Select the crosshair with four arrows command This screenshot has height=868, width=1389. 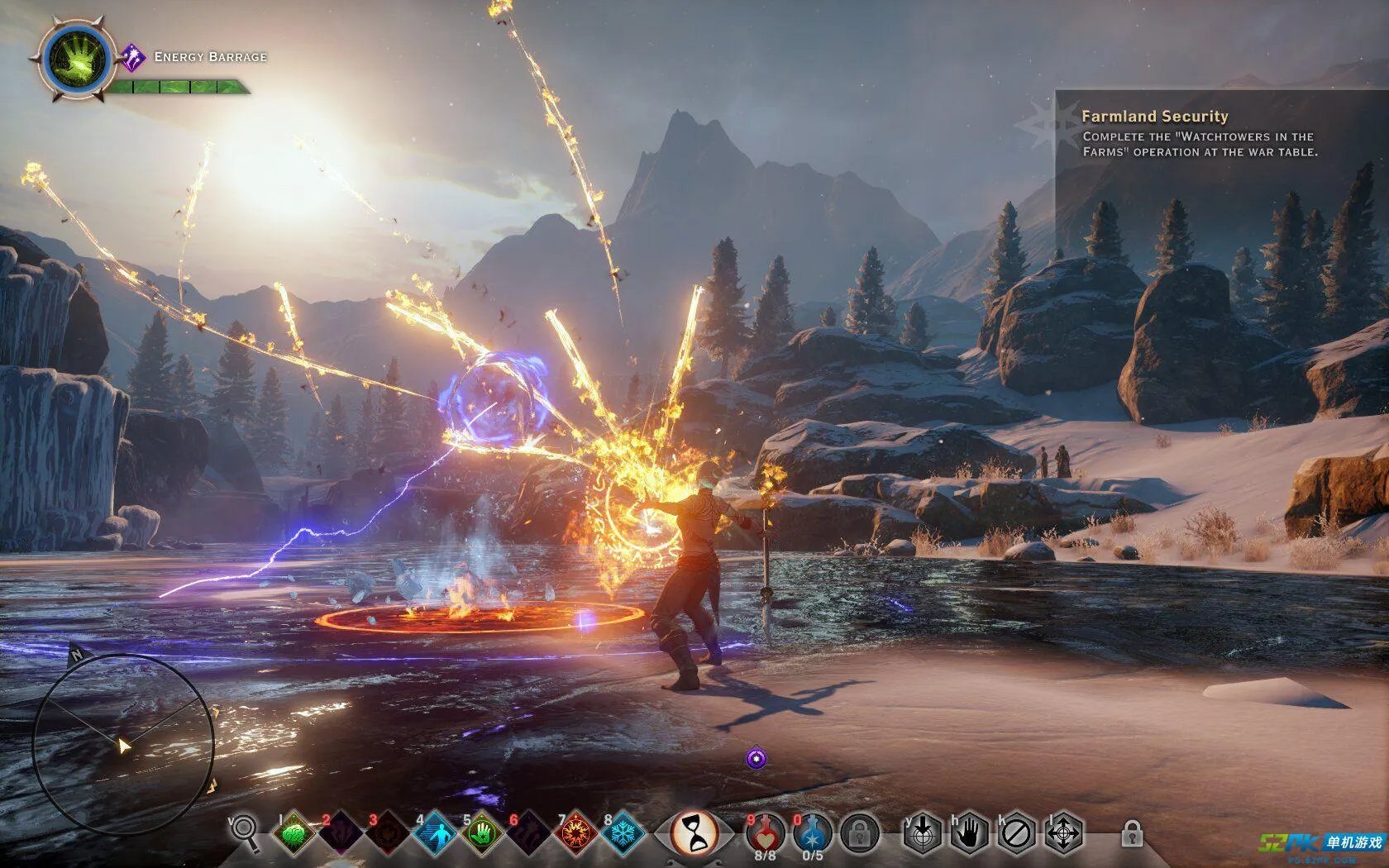tap(1063, 833)
